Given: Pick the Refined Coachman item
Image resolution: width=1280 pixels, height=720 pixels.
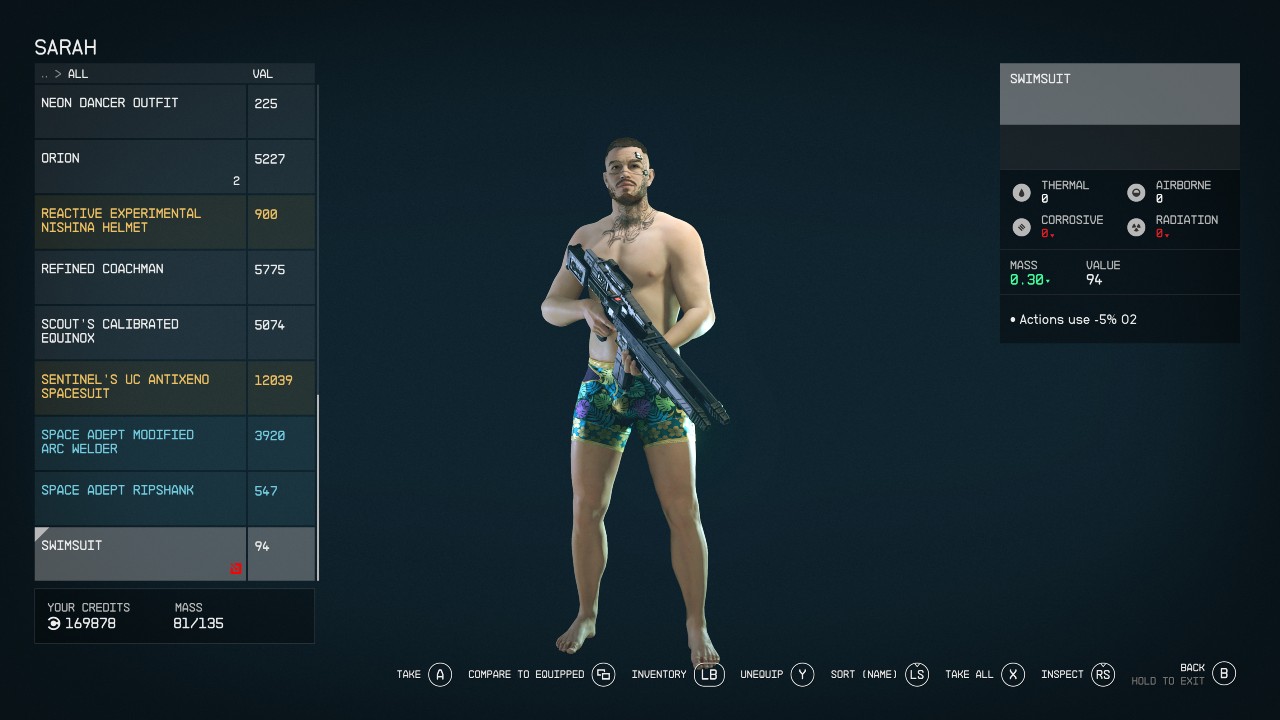Looking at the screenshot, I should (140, 277).
